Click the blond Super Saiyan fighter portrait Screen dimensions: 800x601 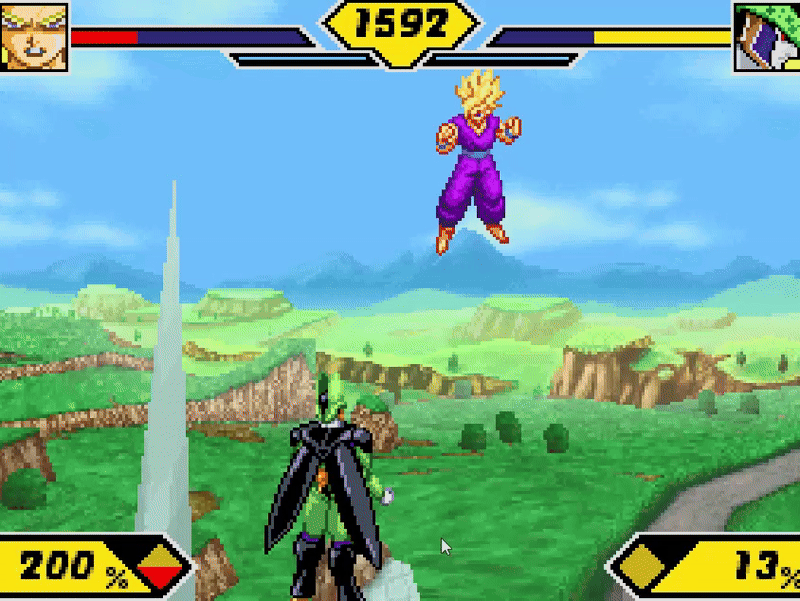(33, 36)
